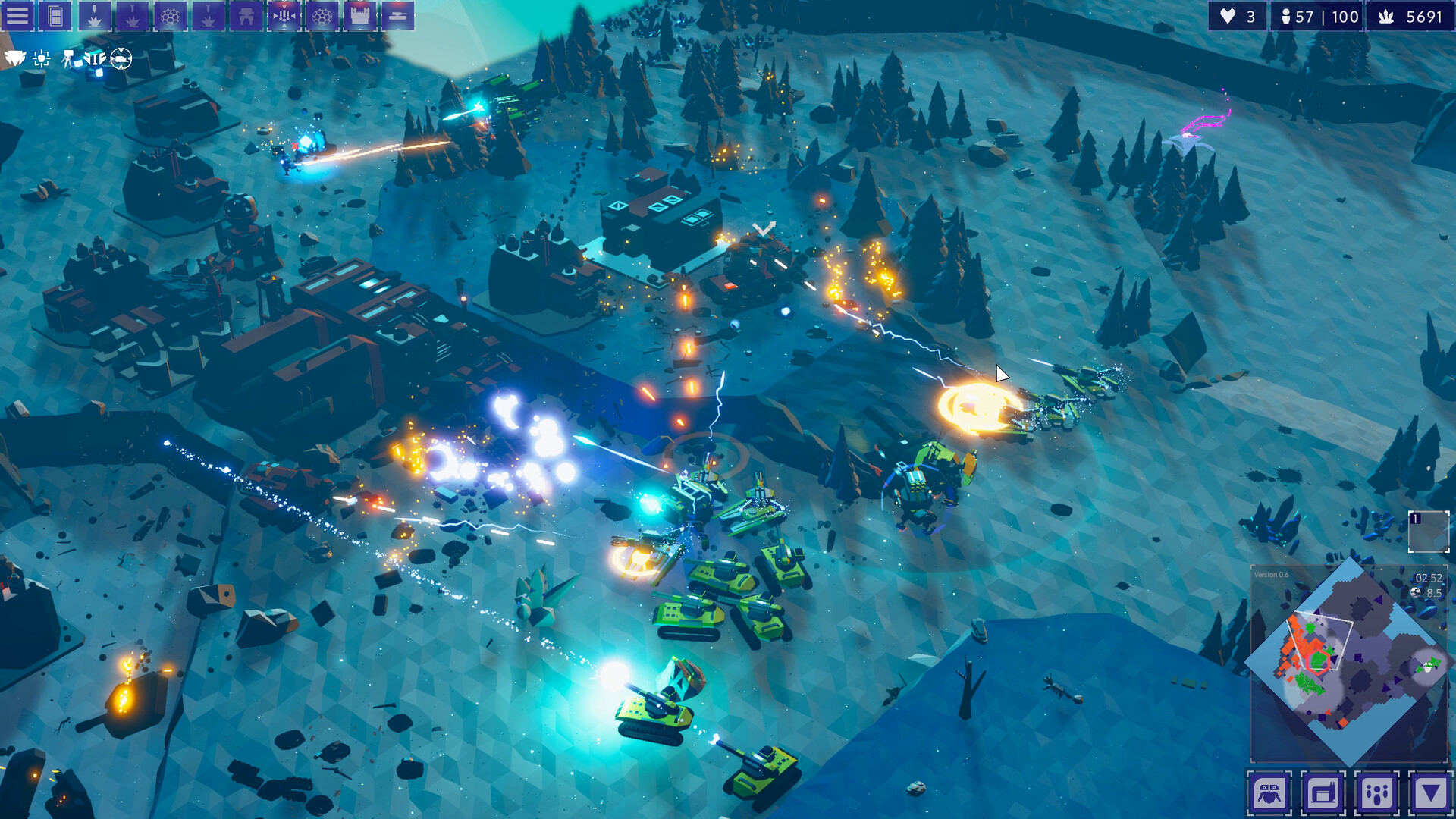The width and height of the screenshot is (1456, 819).
Task: Select the tank toolbar card
Action: click(x=397, y=16)
